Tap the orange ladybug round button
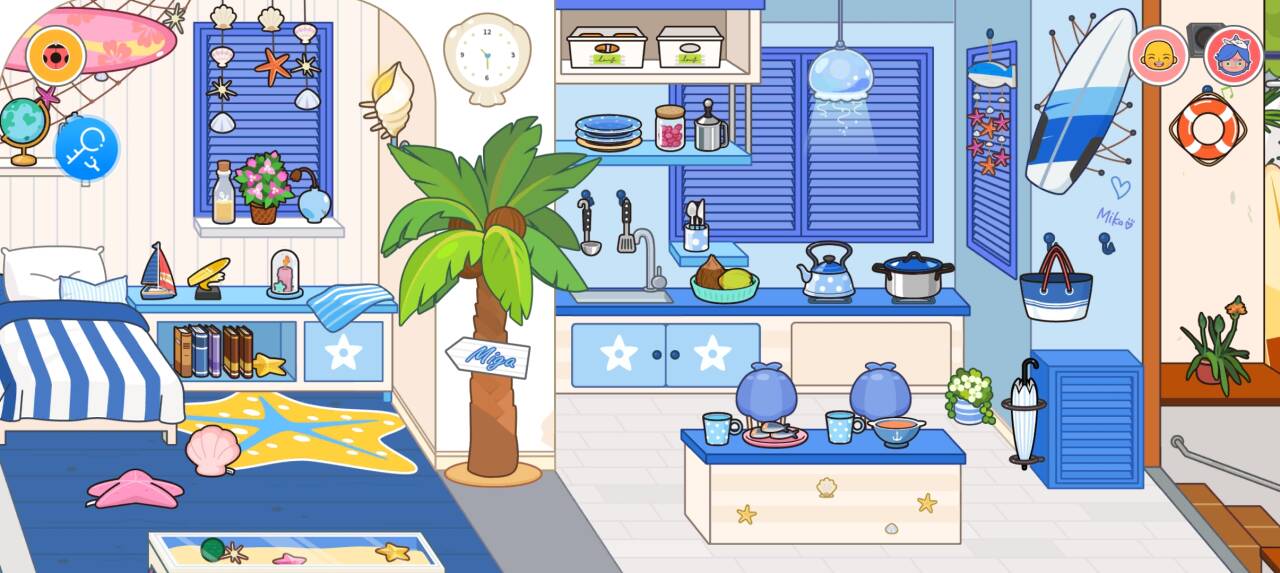Image resolution: width=1280 pixels, height=573 pixels. tap(55, 55)
